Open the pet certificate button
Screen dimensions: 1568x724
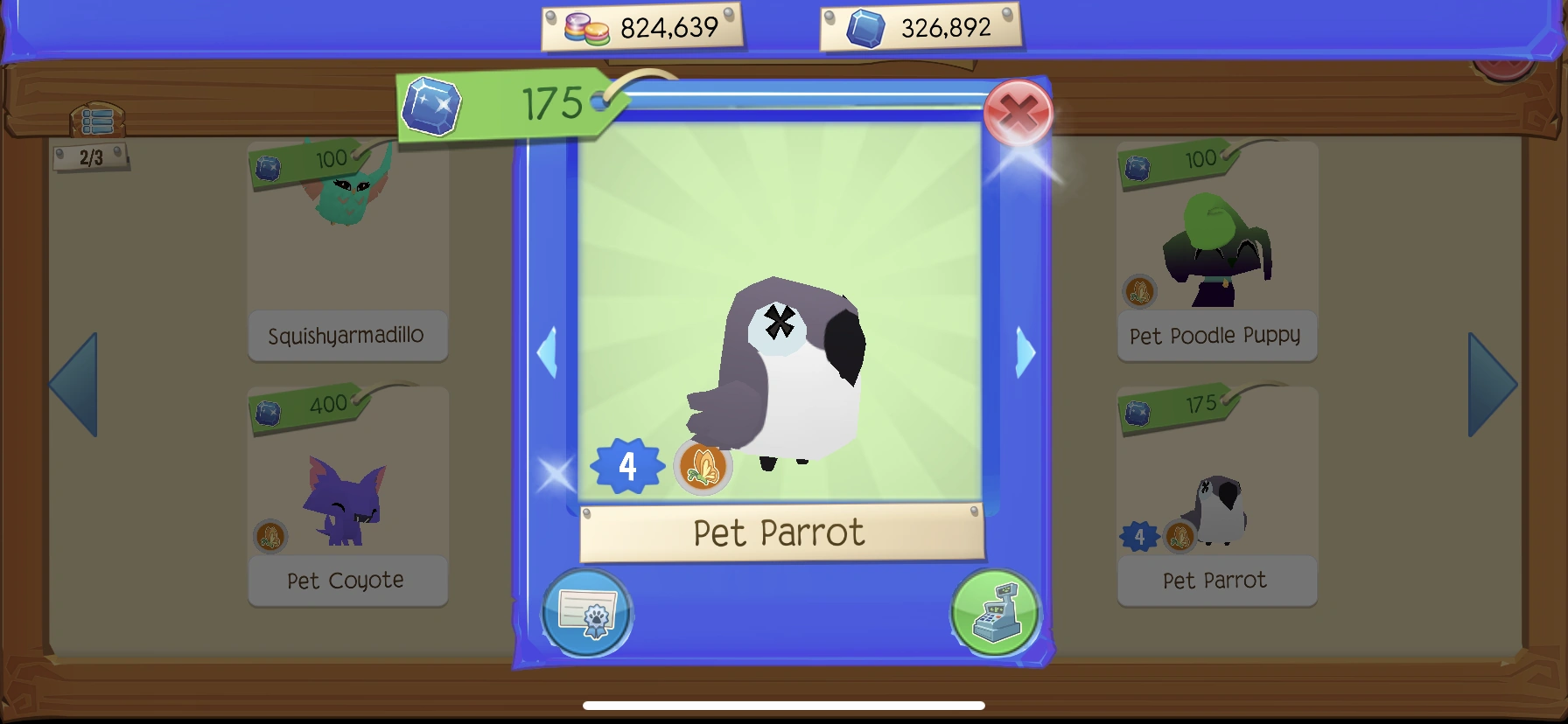587,613
